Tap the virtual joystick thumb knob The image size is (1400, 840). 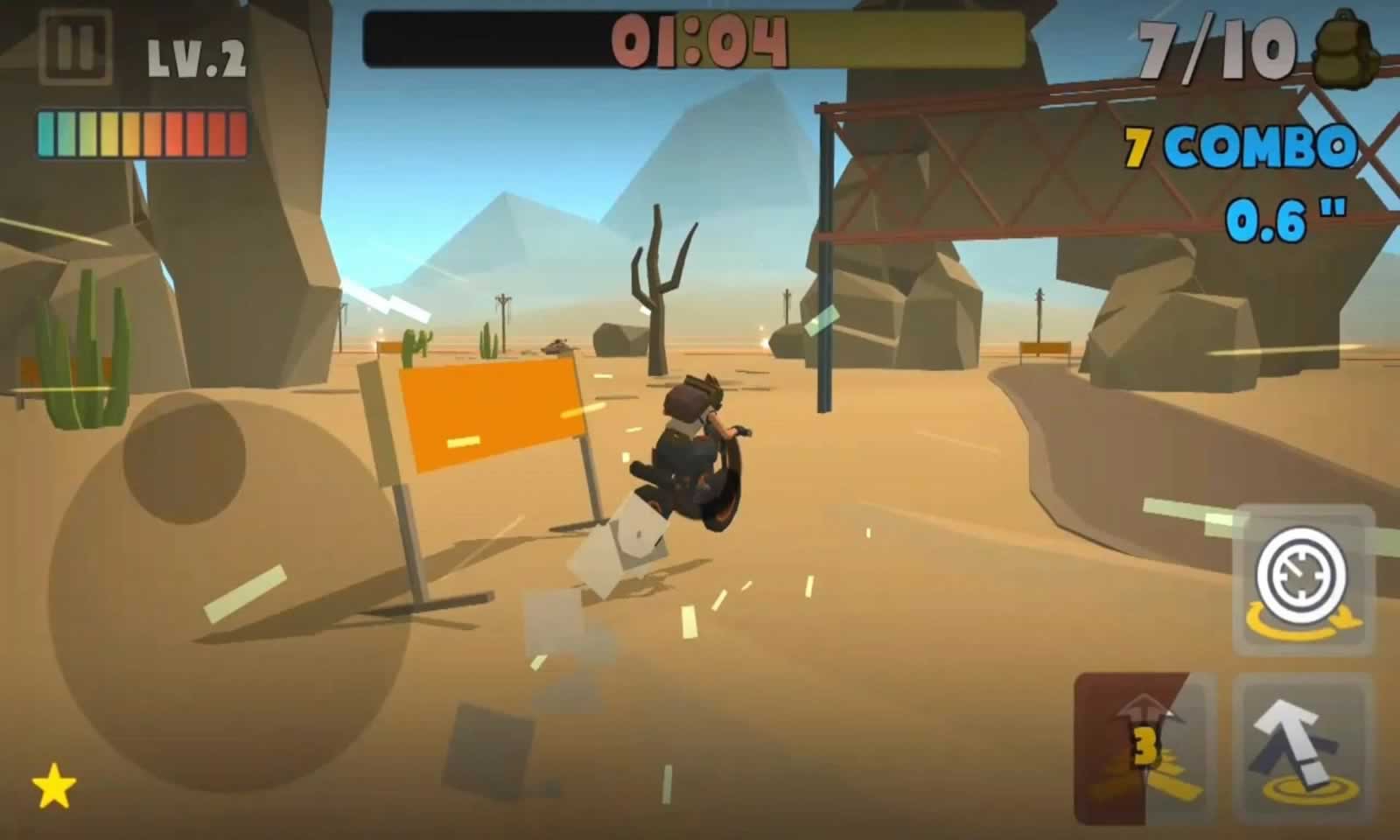point(184,459)
